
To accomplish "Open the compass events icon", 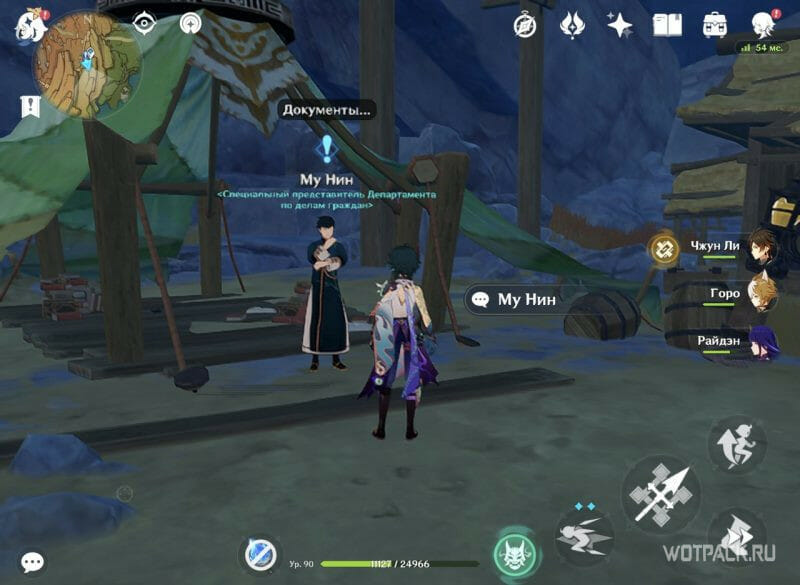I will (525, 24).
